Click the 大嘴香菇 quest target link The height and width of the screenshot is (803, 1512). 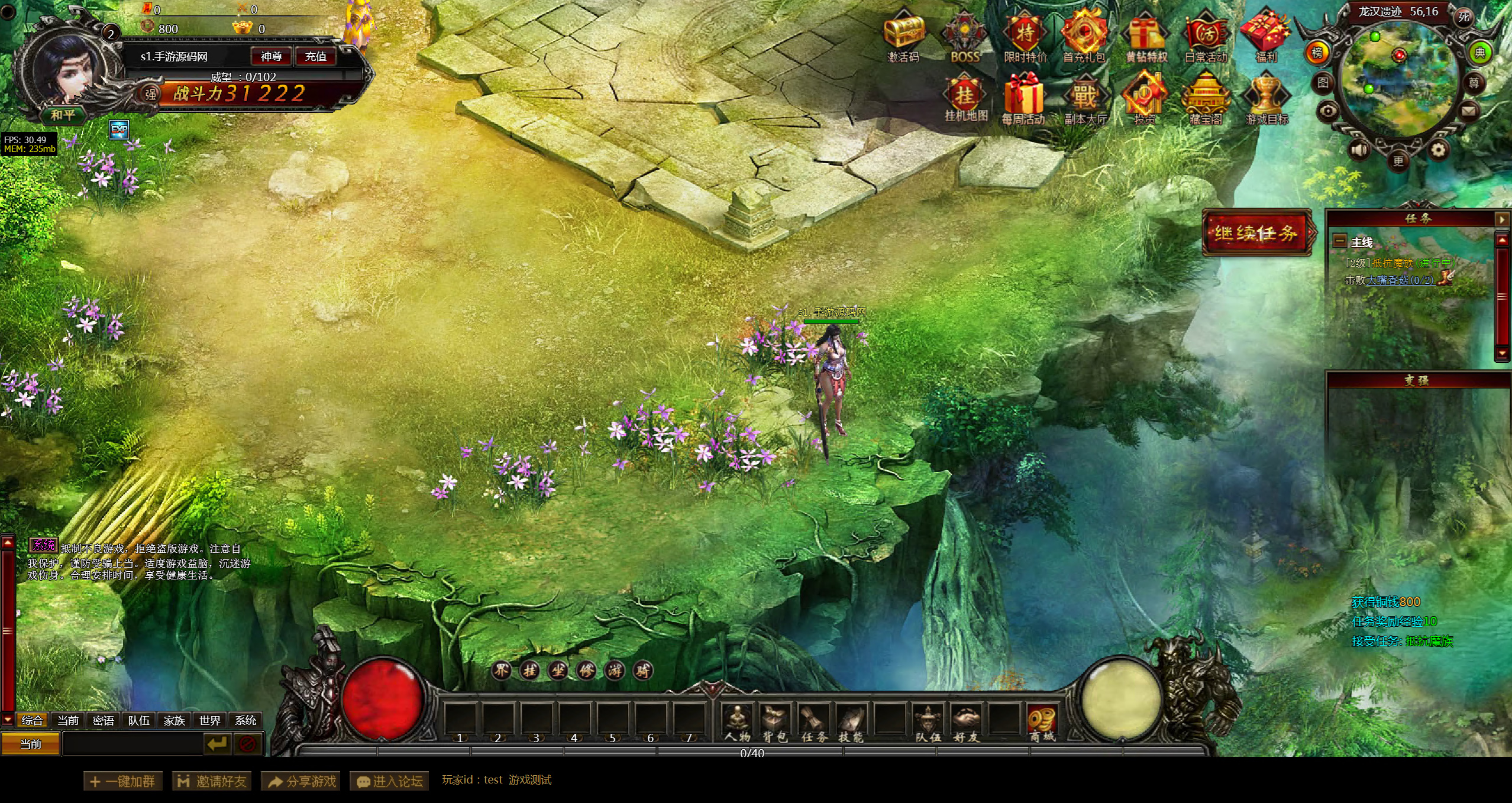point(1400,280)
